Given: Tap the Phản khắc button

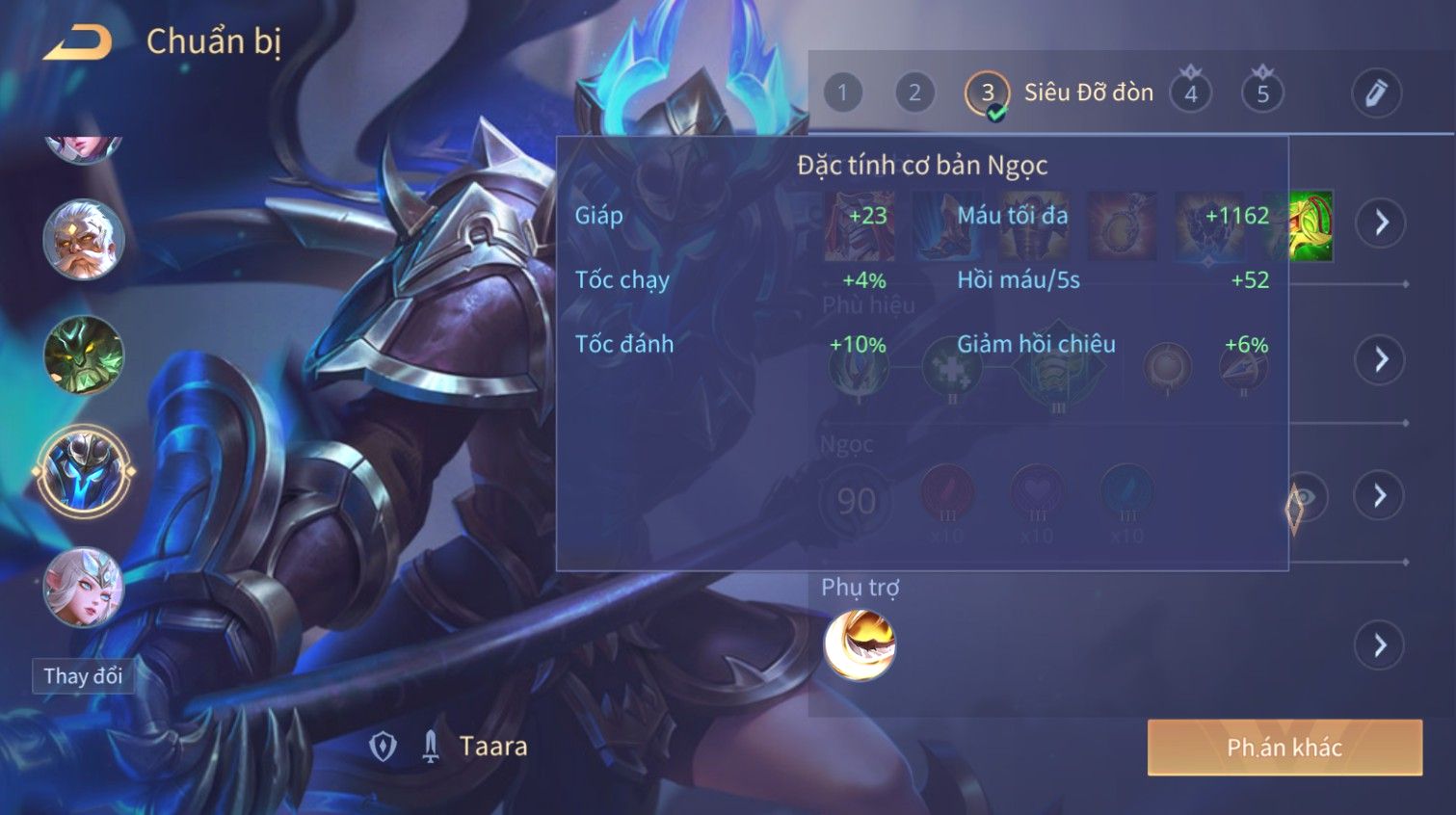Looking at the screenshot, I should pos(1284,748).
